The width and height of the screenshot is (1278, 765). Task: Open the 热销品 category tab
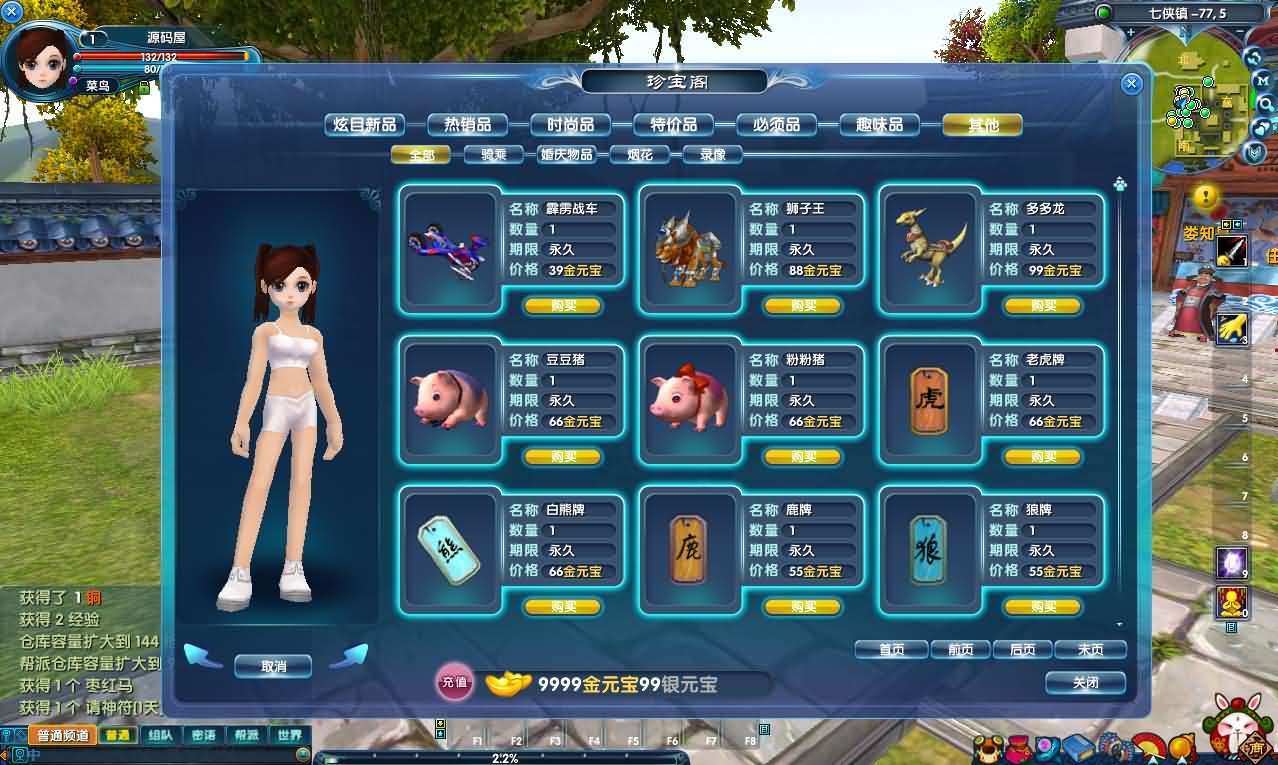click(x=468, y=125)
